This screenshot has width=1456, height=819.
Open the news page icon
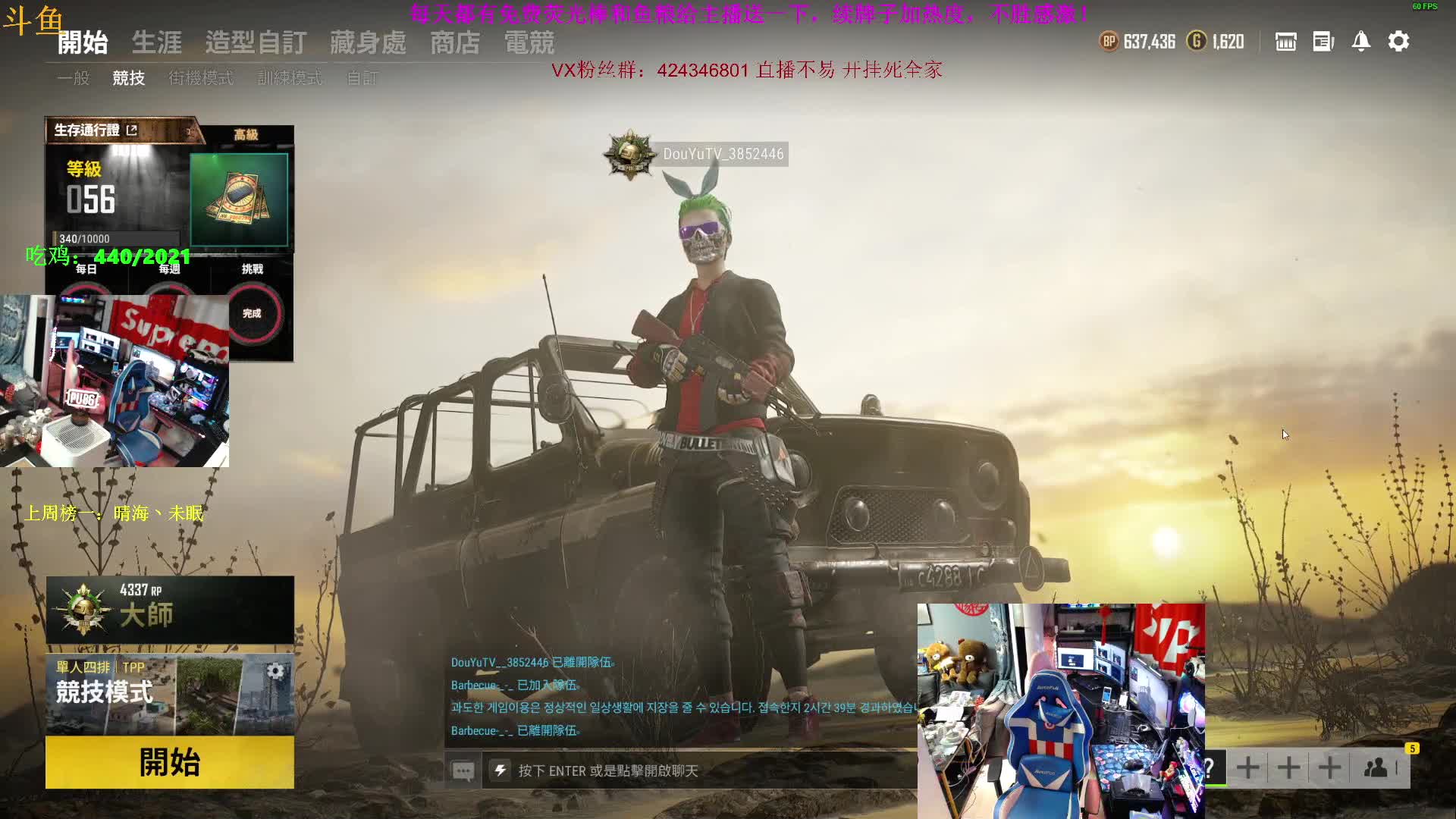1323,41
